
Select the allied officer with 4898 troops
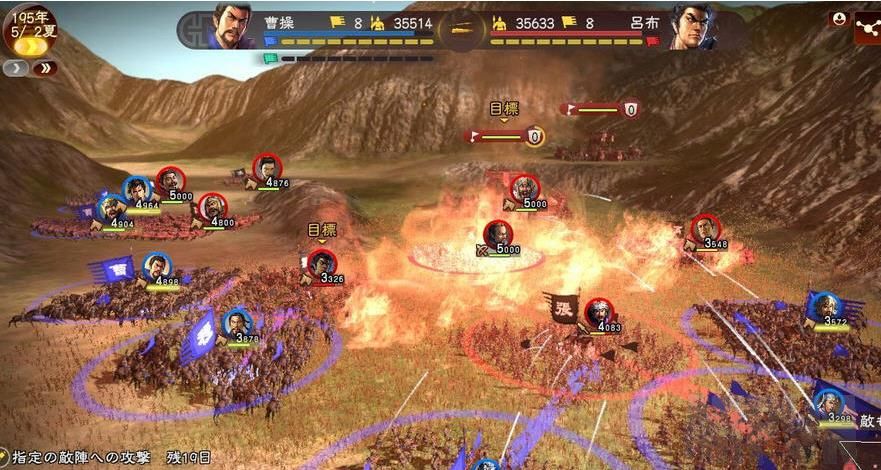tap(156, 267)
